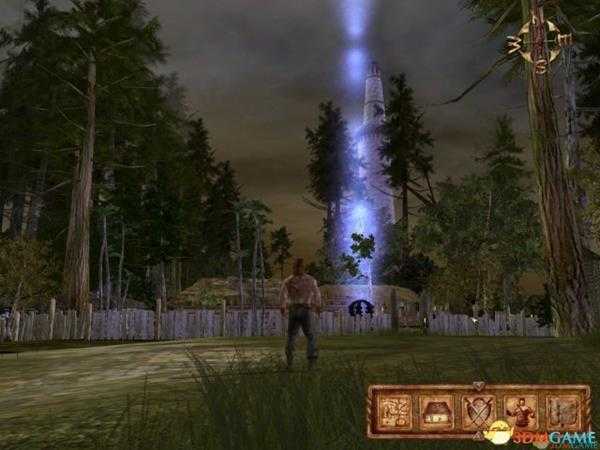
Task: Collapse the toolbar with the top arrow
Action: (x=477, y=386)
